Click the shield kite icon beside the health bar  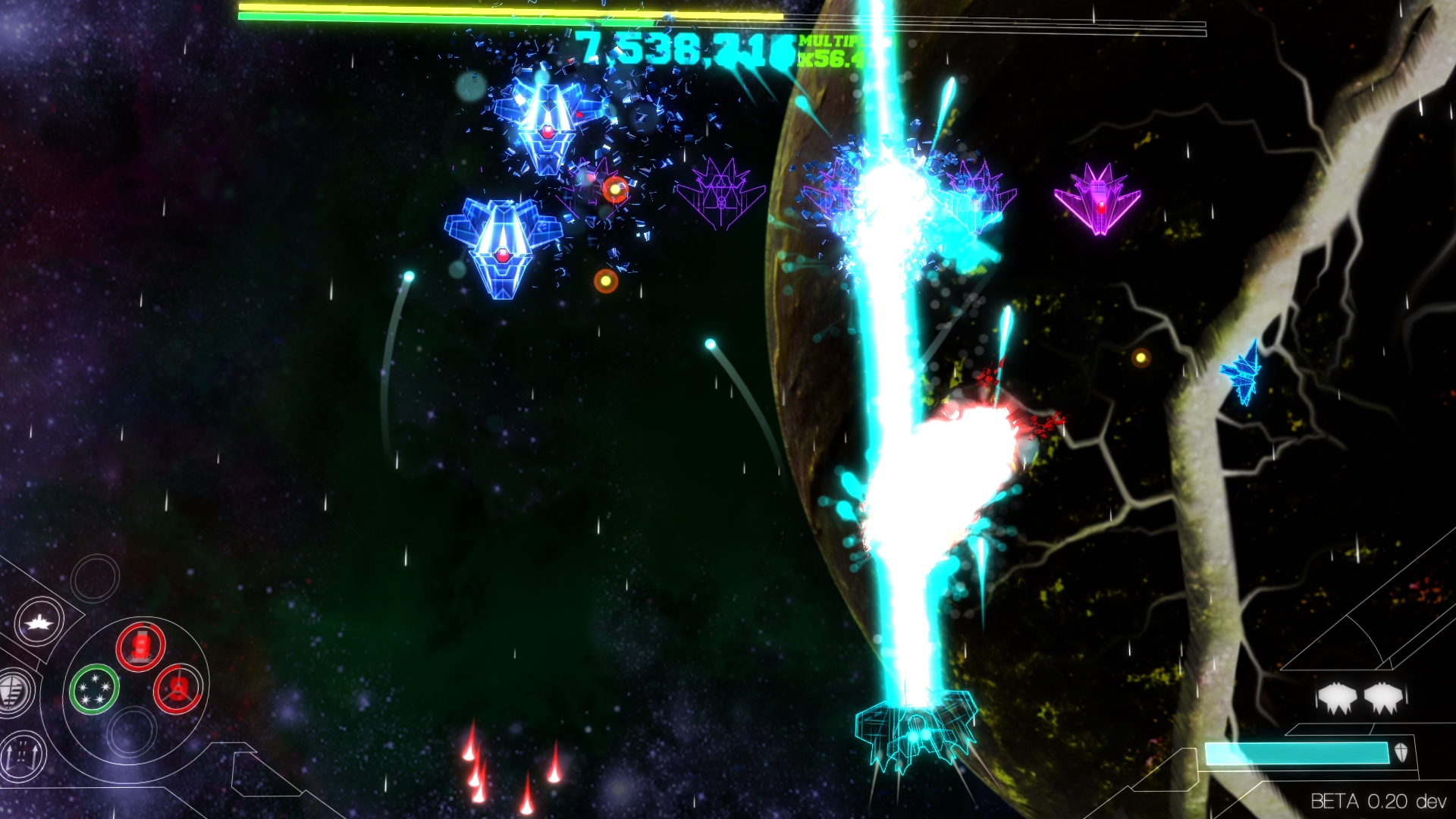tap(1401, 752)
